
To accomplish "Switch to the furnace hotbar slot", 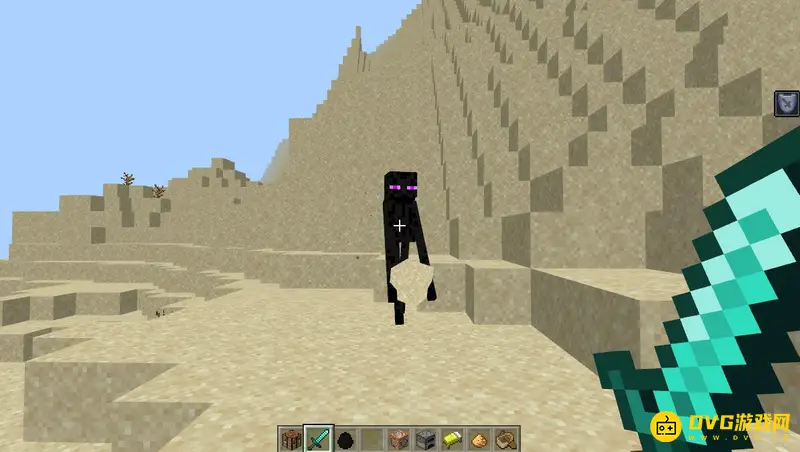I will (426, 438).
